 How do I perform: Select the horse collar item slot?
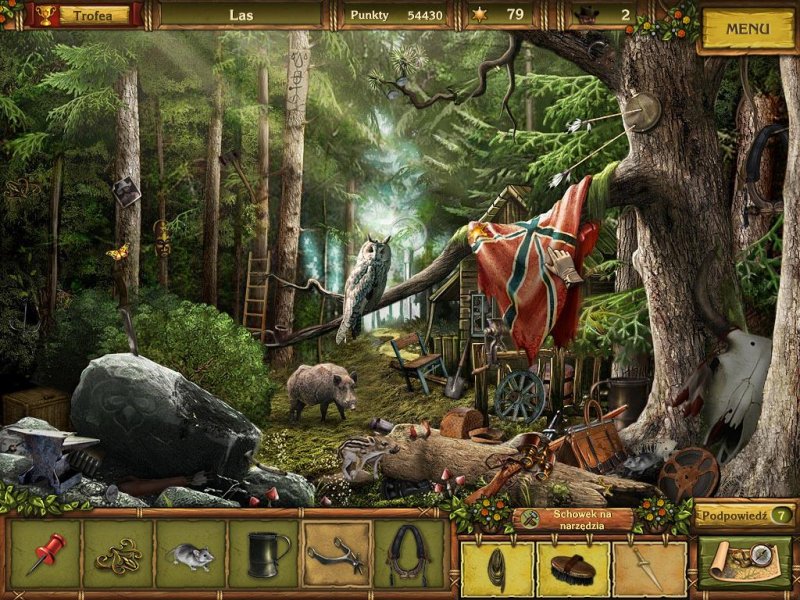coord(408,553)
